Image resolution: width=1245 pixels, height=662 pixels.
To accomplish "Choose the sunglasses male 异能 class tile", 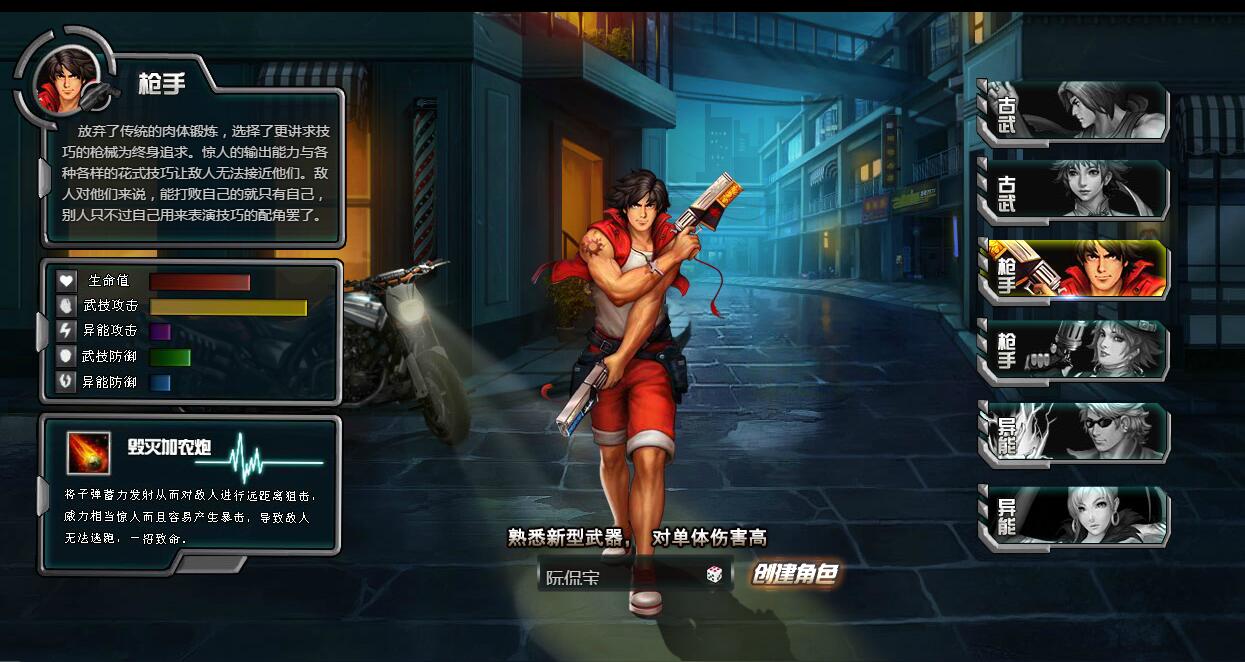I will tap(1075, 432).
